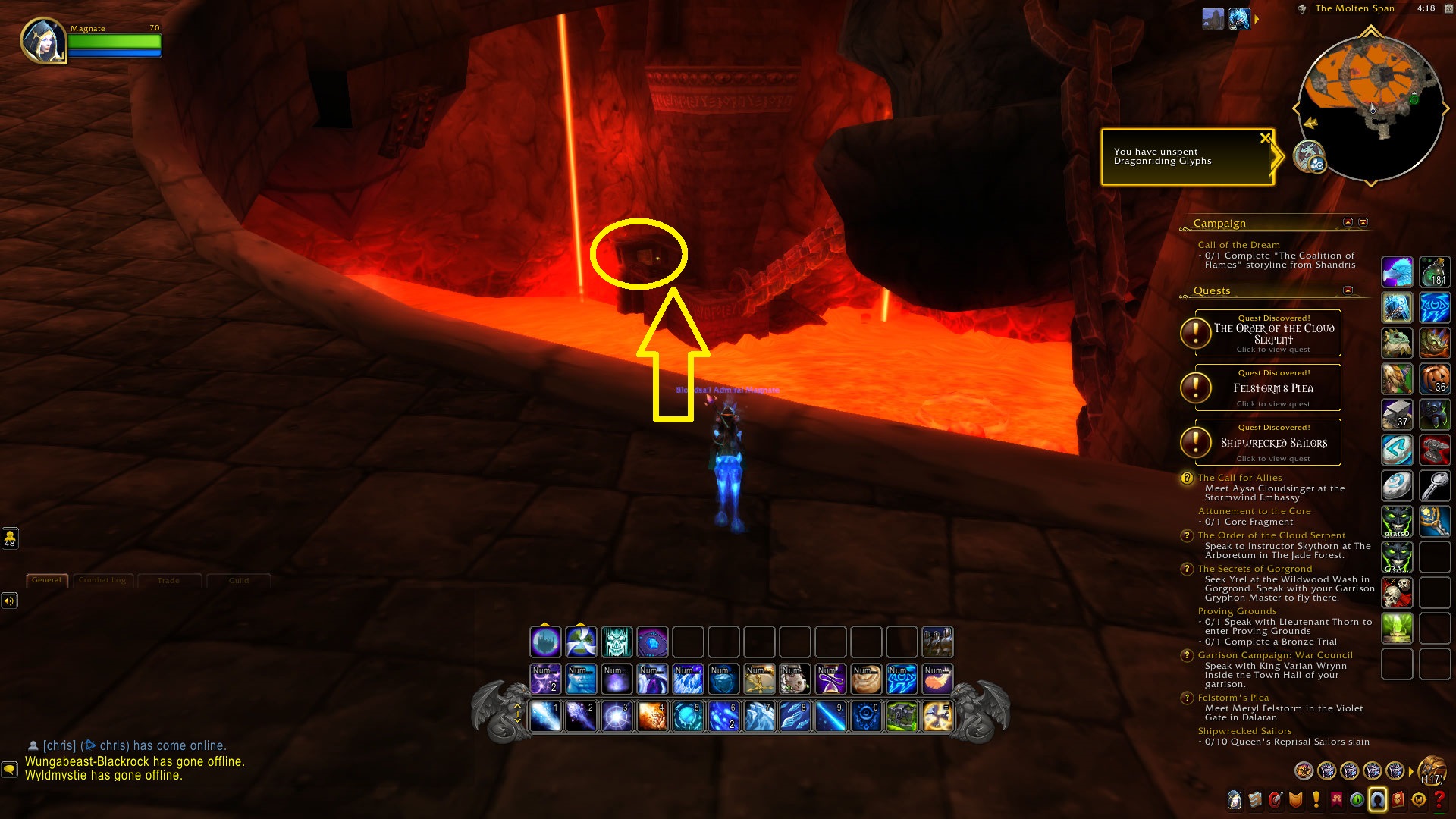Open the Felstorm's Plea discovered quest popup

[1273, 388]
